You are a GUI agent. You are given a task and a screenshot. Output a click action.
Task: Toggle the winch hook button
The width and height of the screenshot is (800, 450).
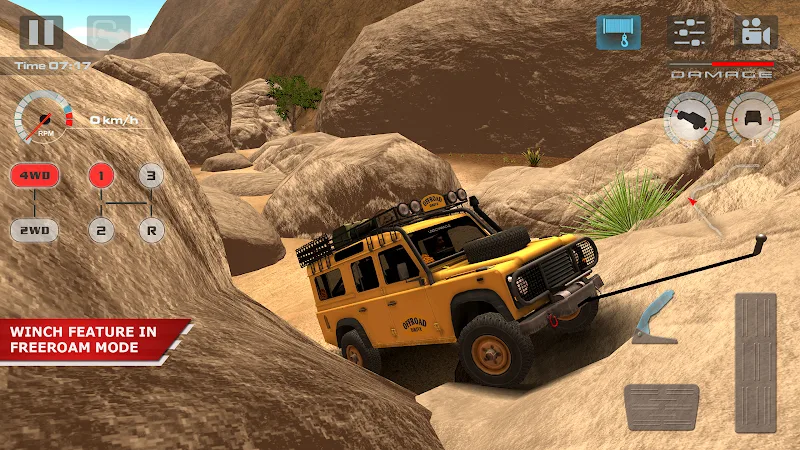619,32
